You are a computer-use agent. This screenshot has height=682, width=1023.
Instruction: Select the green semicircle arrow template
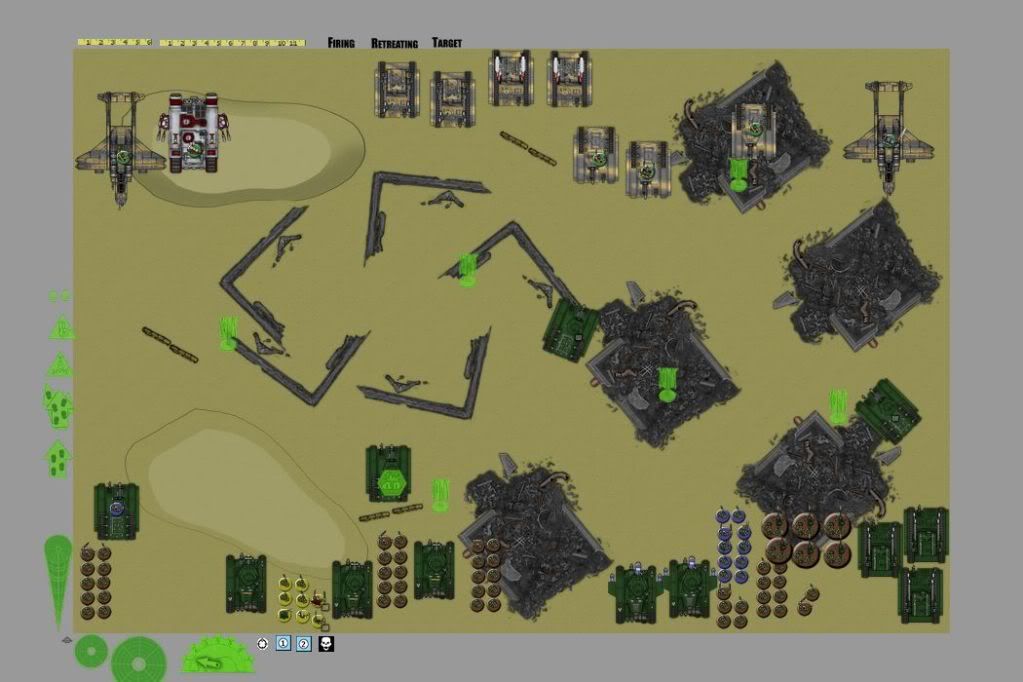pos(219,656)
